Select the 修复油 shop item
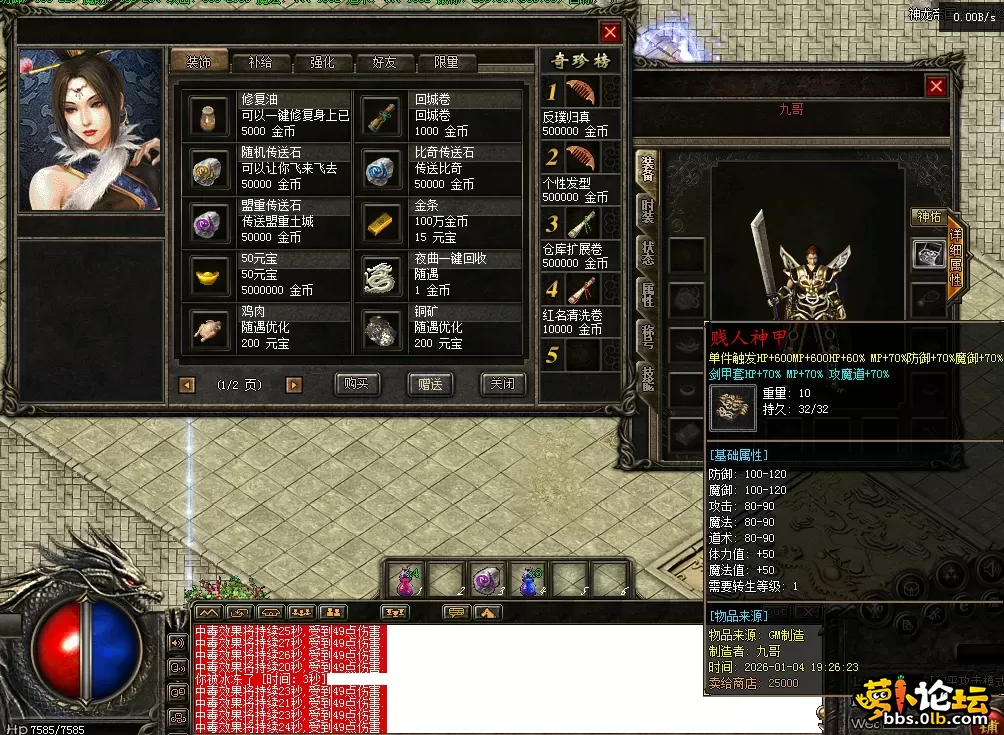The height and width of the screenshot is (735, 1004). pos(209,115)
